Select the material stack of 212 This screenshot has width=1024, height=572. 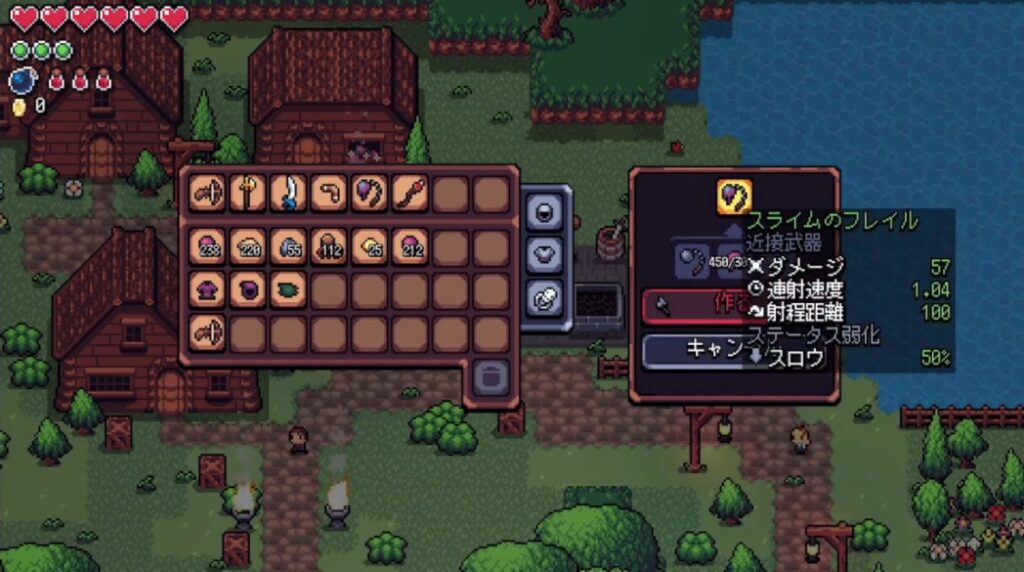[x=409, y=247]
